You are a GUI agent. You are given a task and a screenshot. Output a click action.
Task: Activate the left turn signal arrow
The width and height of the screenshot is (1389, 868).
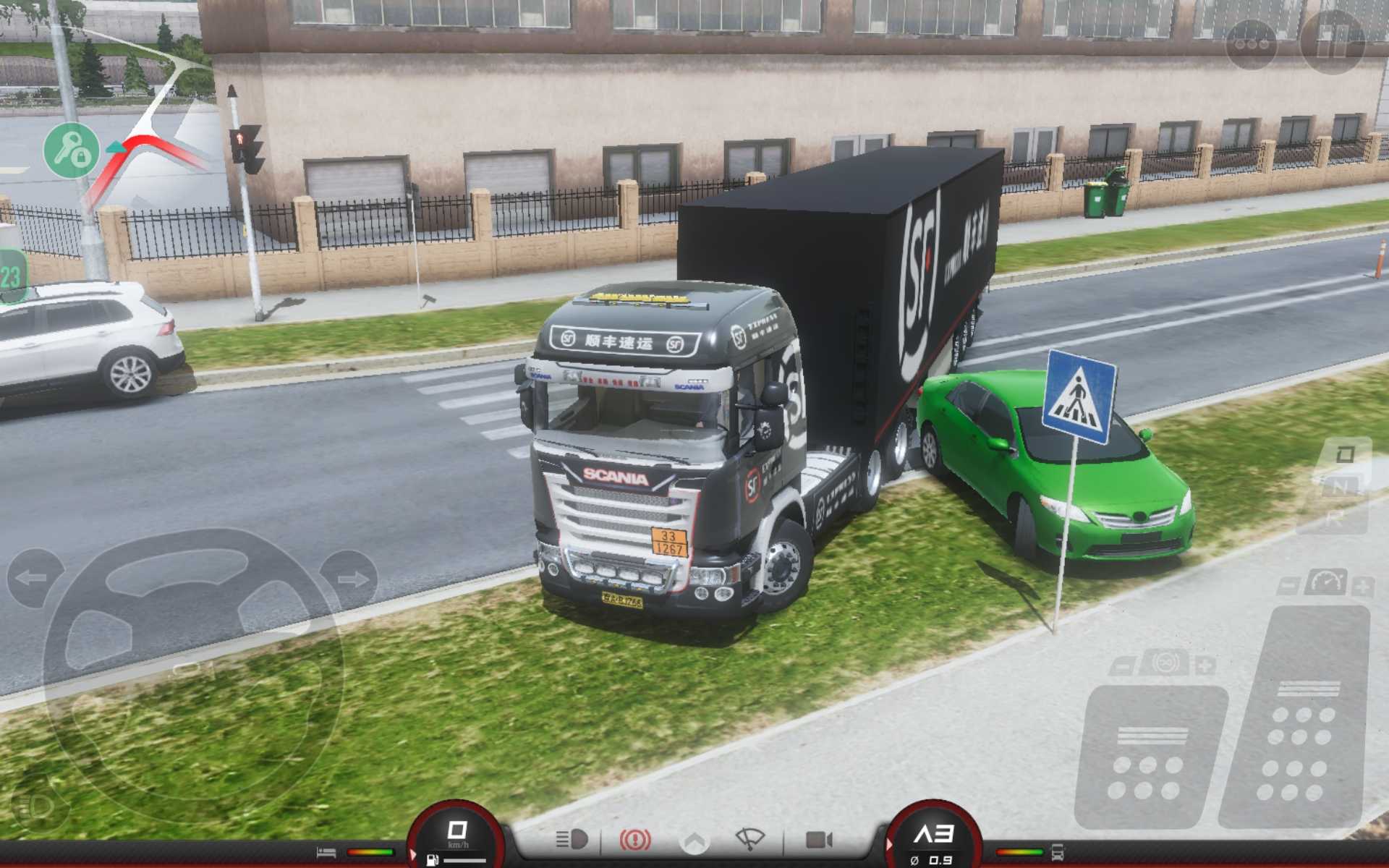click(x=33, y=578)
